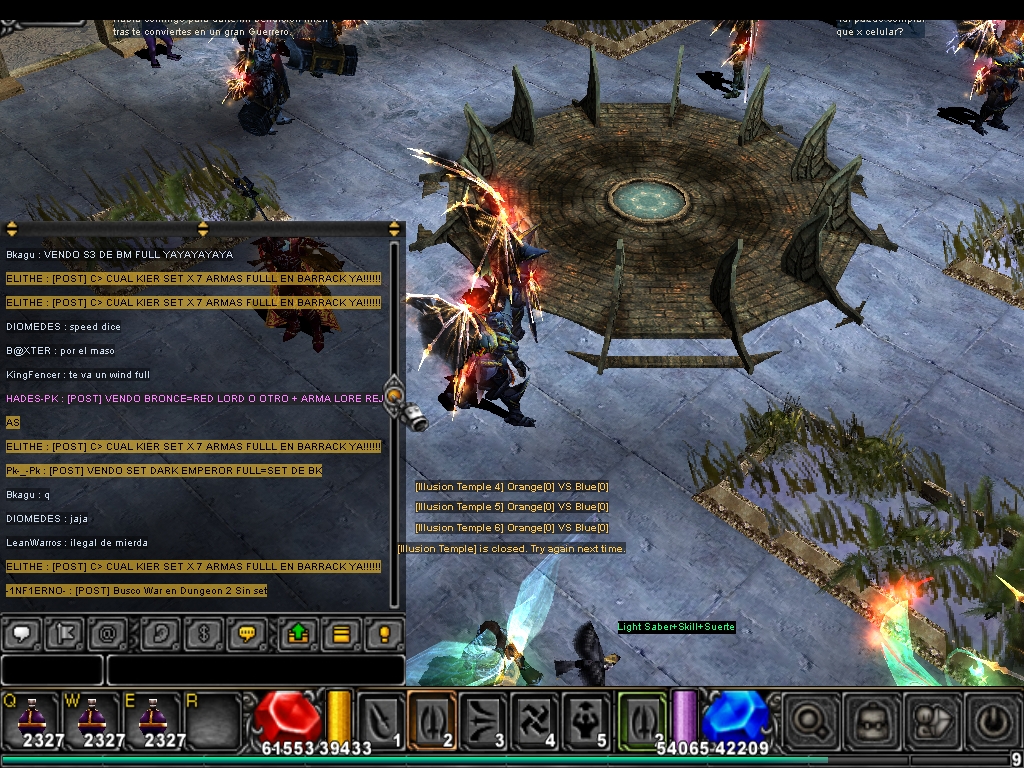Image resolution: width=1024 pixels, height=768 pixels.
Task: Open the green-framed current skill selector
Action: click(642, 720)
